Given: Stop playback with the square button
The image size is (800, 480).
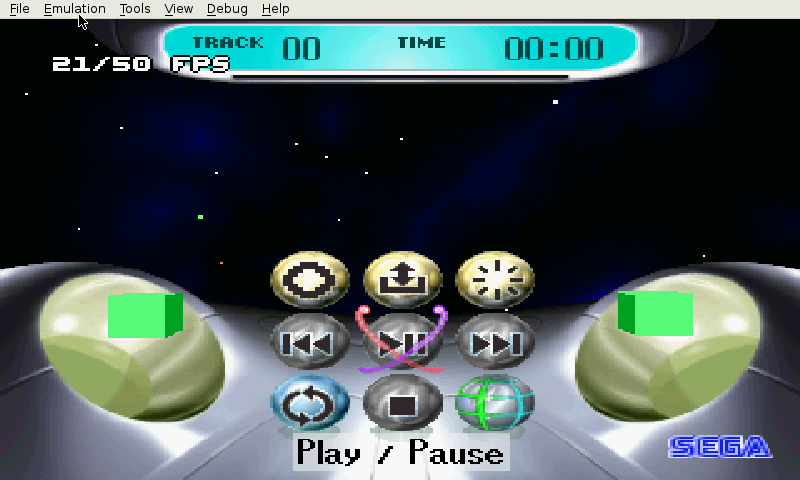Looking at the screenshot, I should [402, 404].
